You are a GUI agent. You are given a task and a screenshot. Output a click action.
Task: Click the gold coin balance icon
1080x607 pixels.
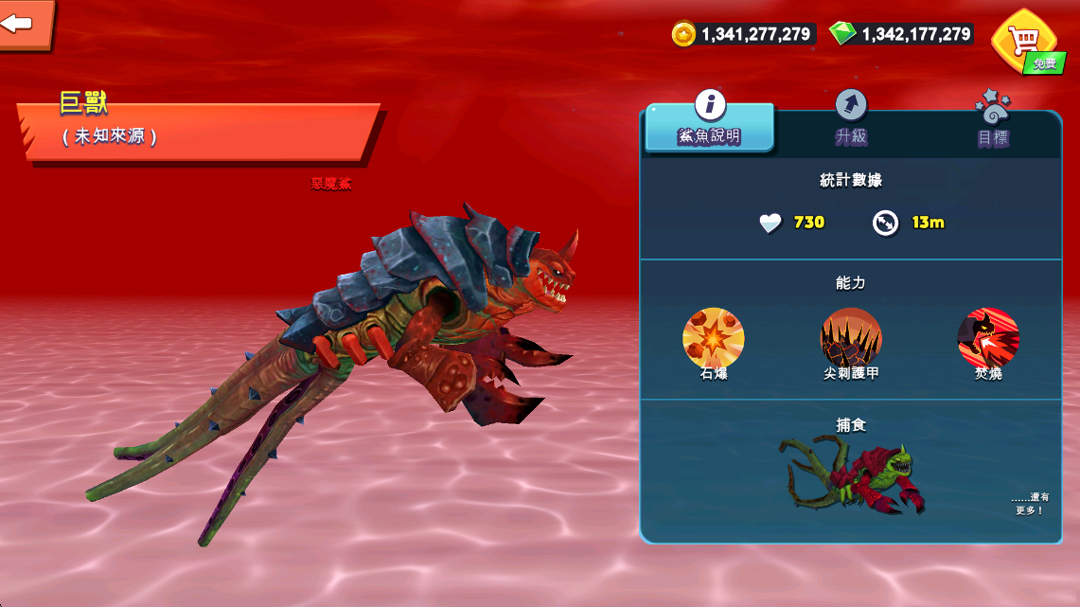point(684,34)
